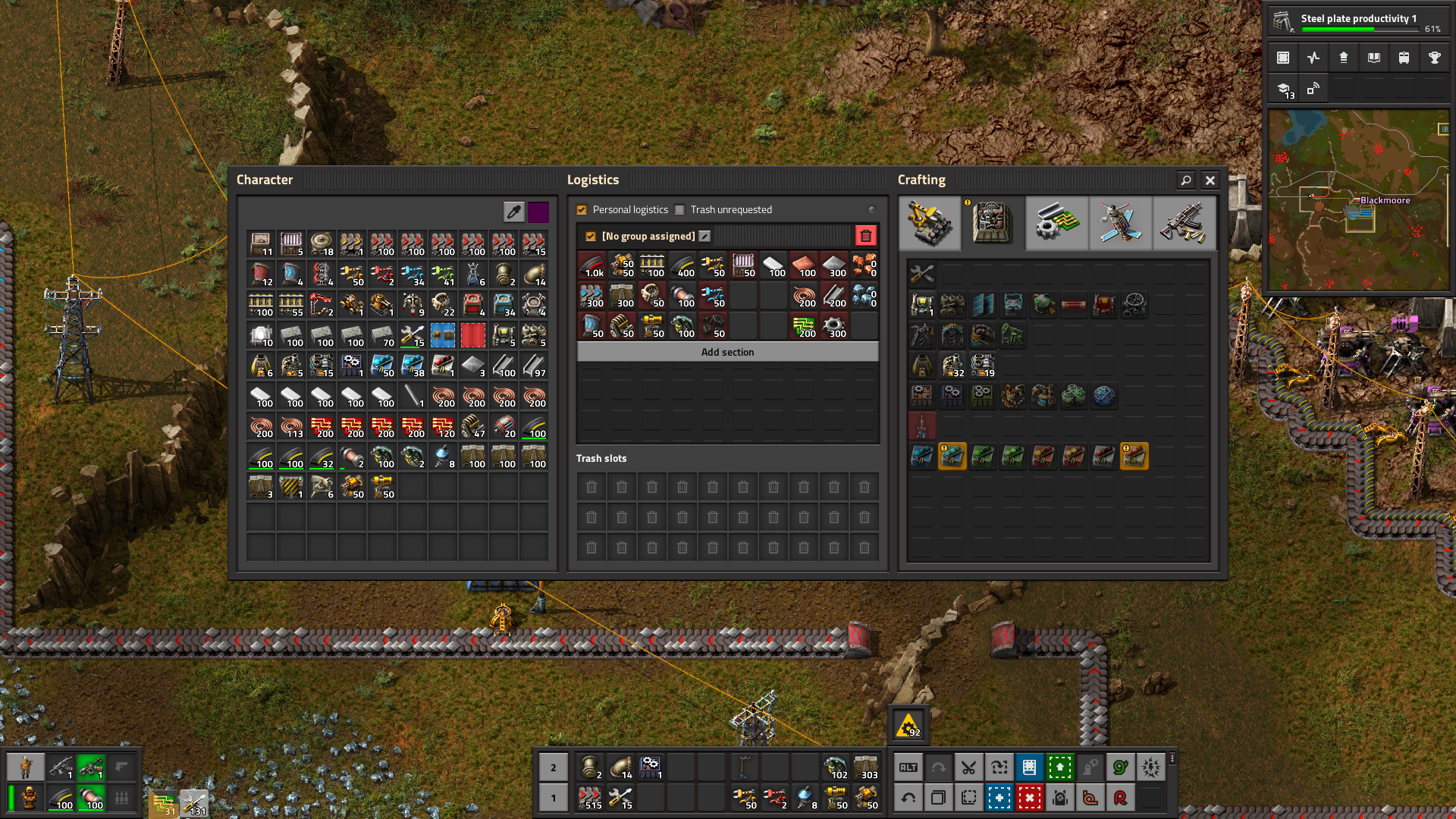Click the yellow alert warning icon
The image size is (1456, 819).
coord(908,726)
